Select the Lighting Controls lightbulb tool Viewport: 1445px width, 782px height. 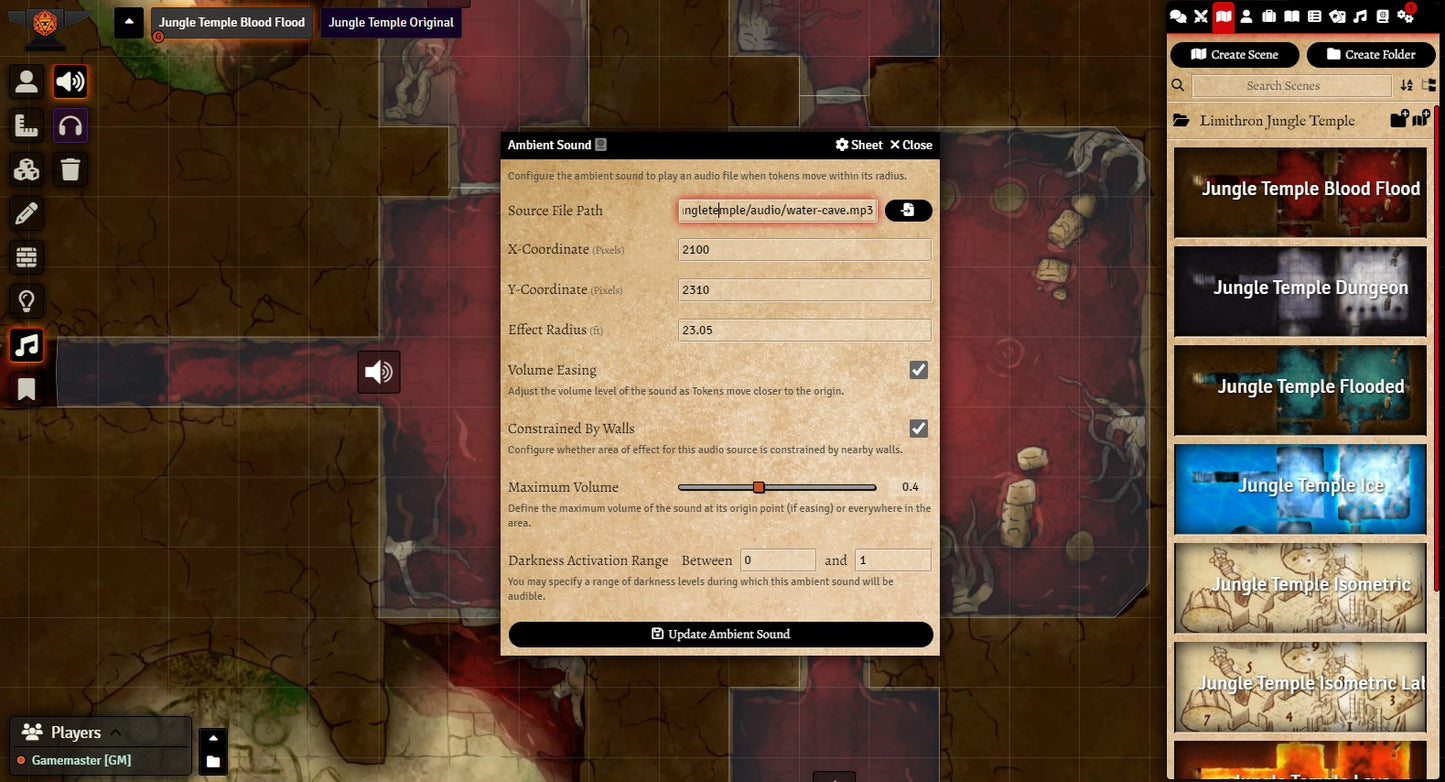27,301
